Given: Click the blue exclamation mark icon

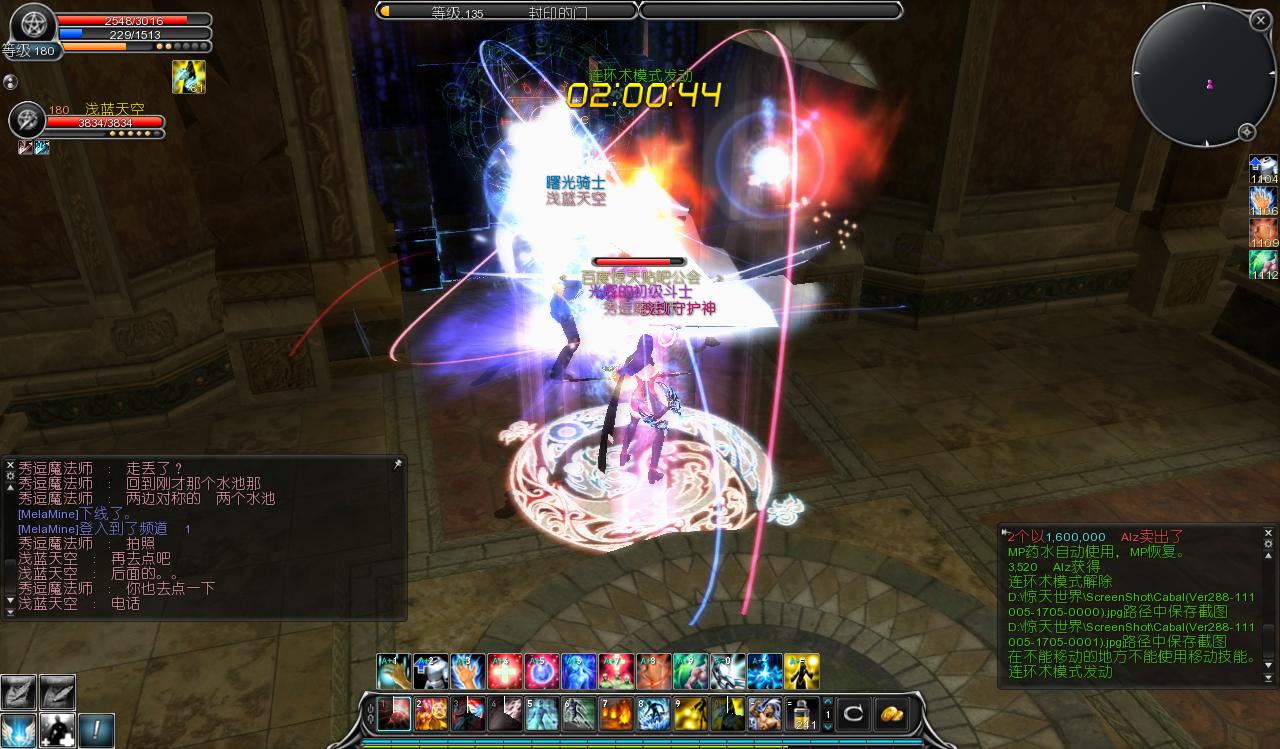Looking at the screenshot, I should coord(97,731).
